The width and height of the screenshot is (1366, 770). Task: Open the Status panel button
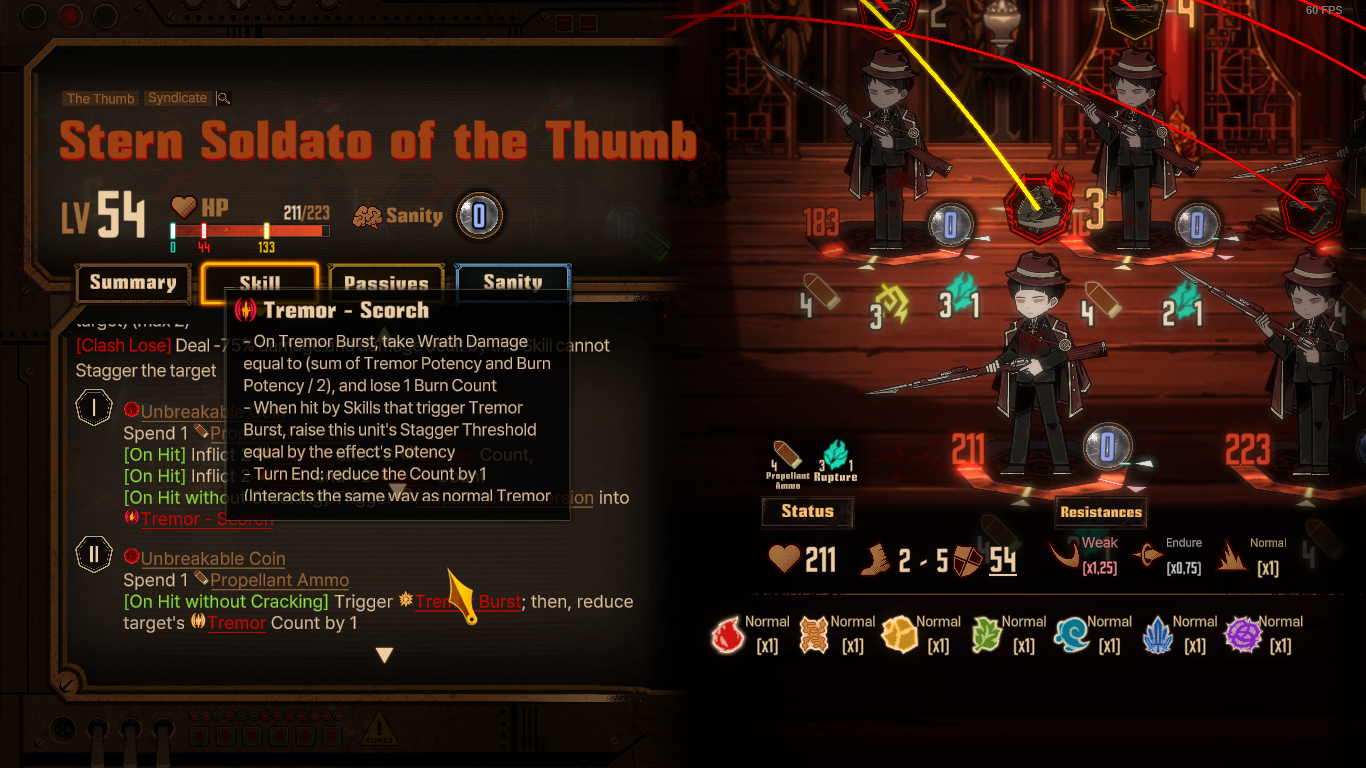point(807,512)
